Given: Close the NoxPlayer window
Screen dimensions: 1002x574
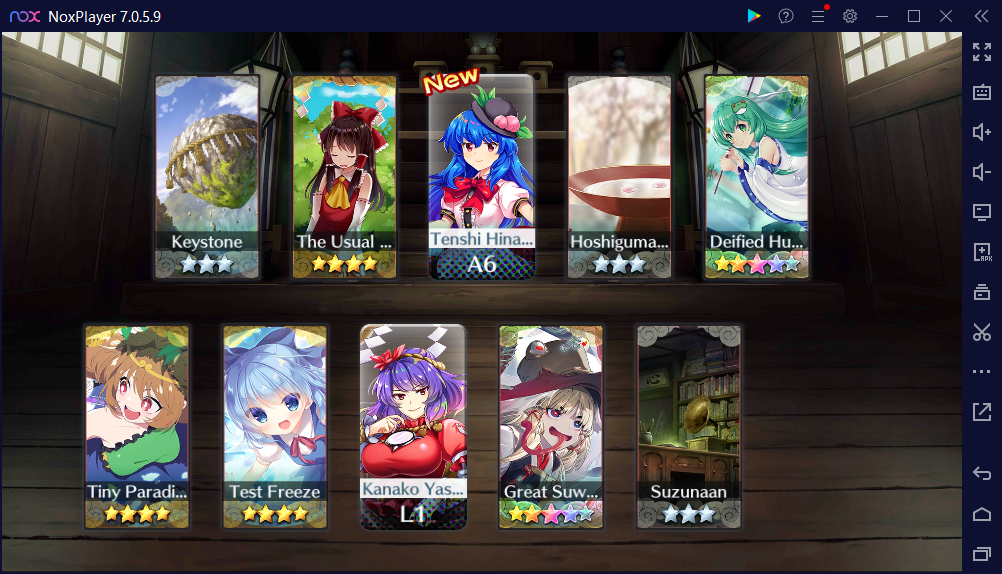Looking at the screenshot, I should (946, 16).
